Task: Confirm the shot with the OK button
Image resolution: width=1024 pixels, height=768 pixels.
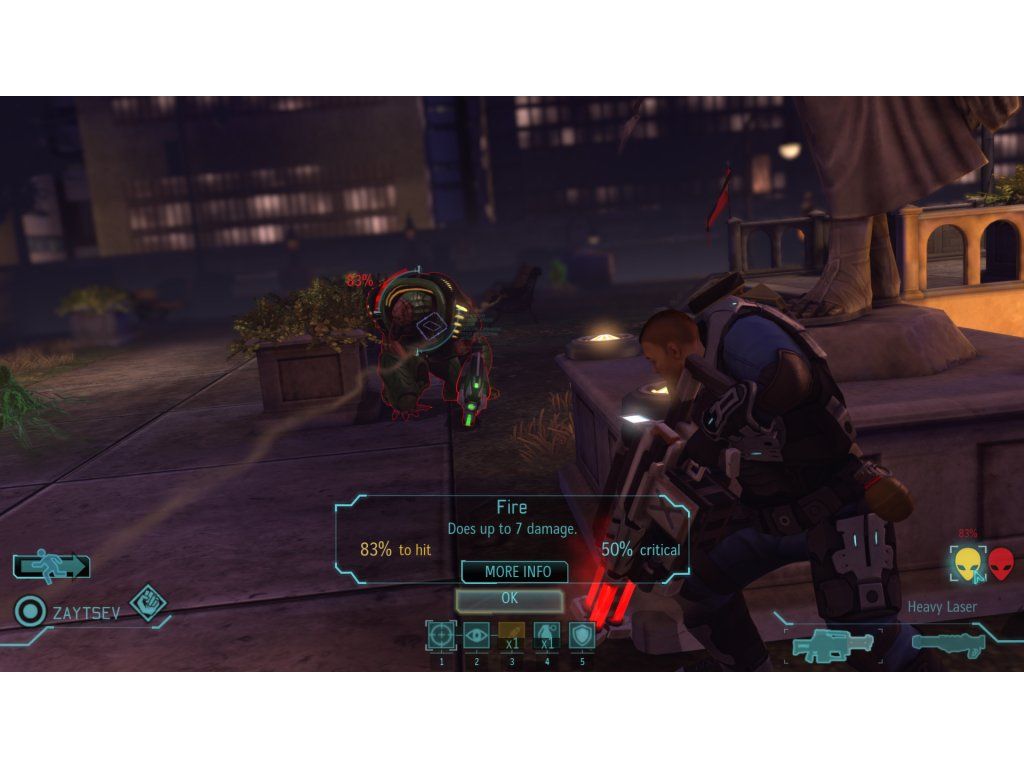Action: pos(509,599)
